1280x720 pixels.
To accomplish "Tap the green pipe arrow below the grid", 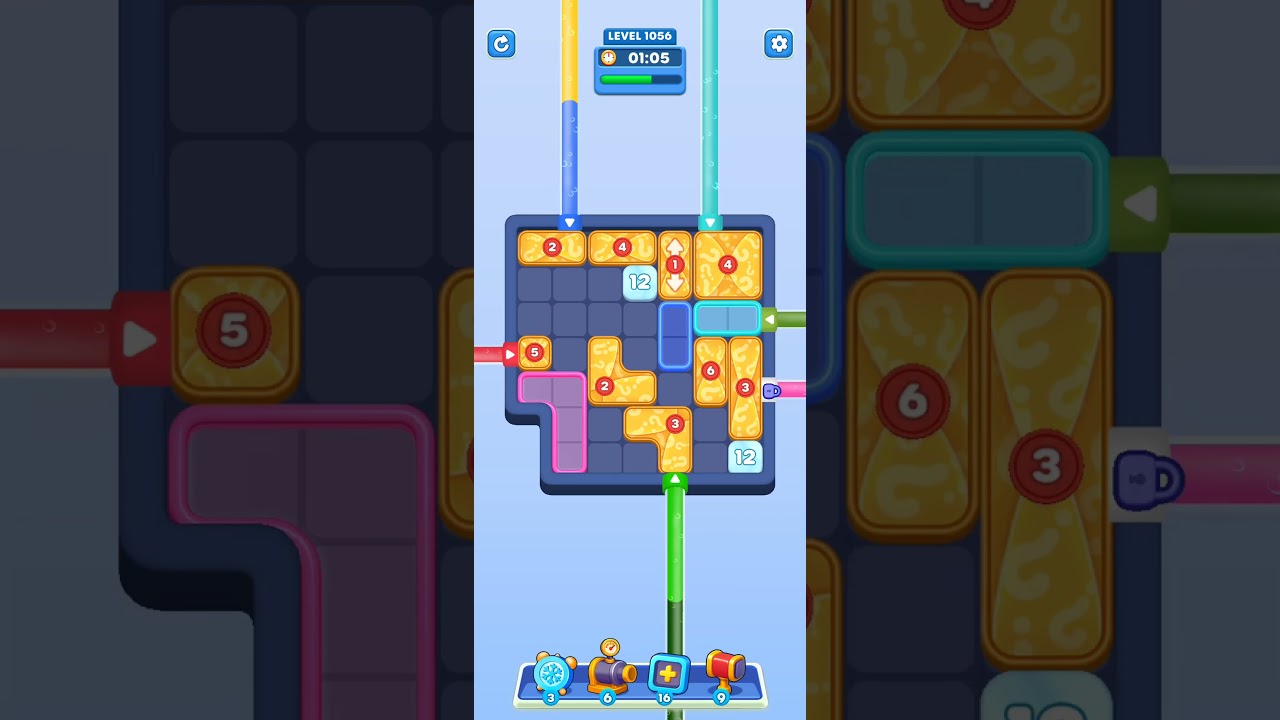I will click(x=675, y=480).
